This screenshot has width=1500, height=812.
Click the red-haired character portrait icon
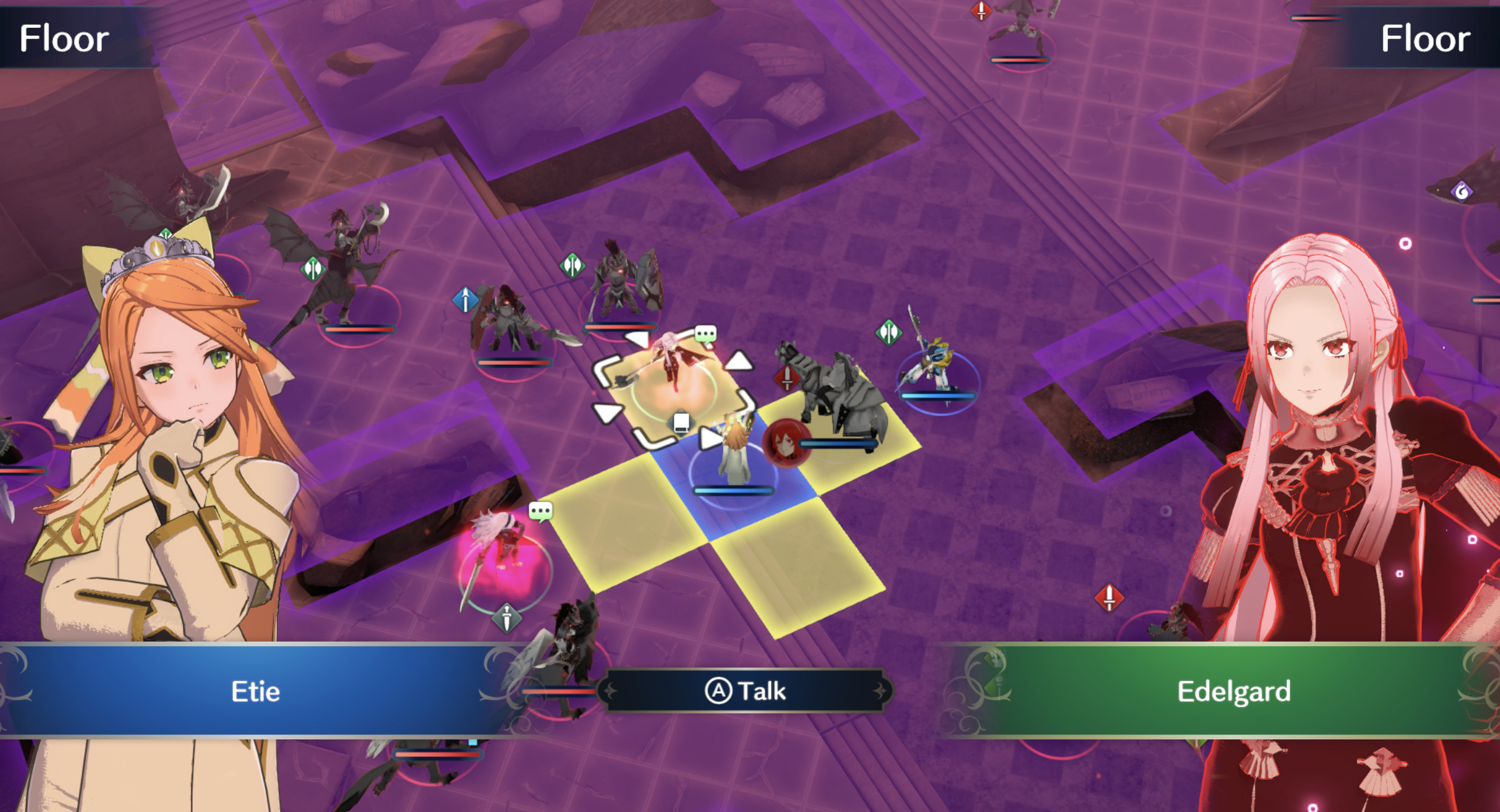click(x=785, y=442)
